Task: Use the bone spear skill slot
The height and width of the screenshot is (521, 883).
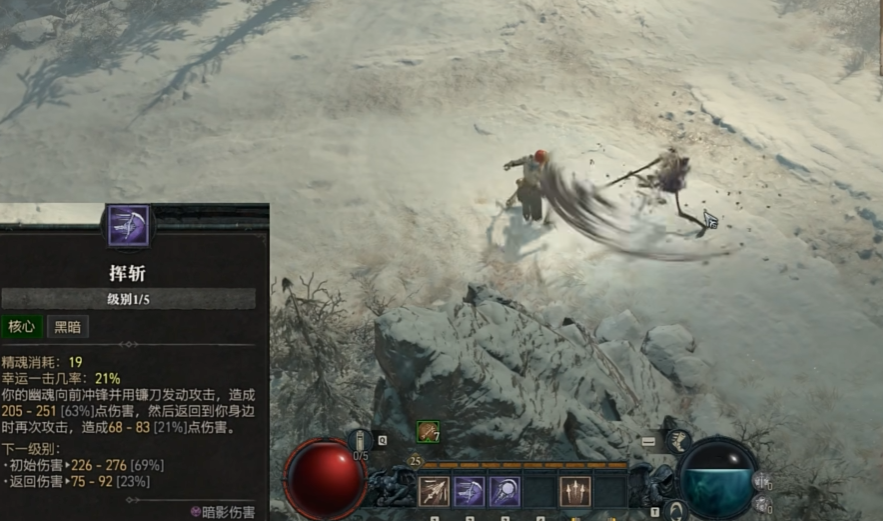Action: tap(434, 491)
